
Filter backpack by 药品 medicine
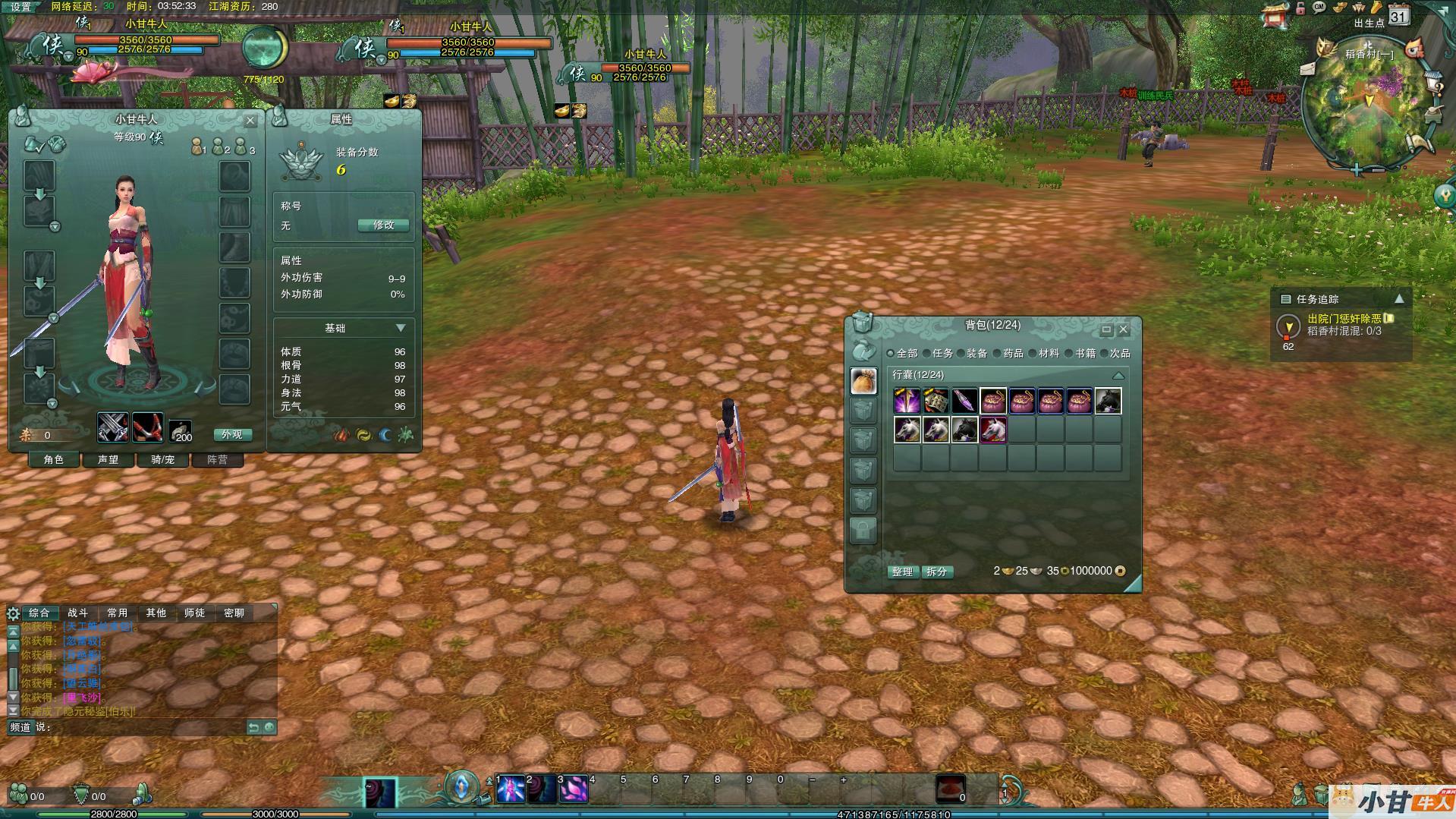coord(1008,354)
